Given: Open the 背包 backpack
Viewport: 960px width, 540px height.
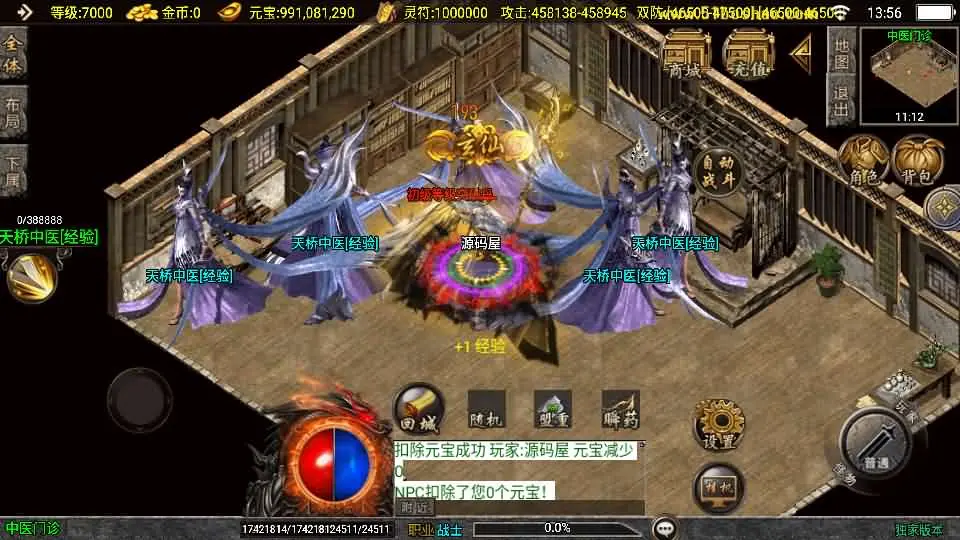Looking at the screenshot, I should tap(918, 162).
